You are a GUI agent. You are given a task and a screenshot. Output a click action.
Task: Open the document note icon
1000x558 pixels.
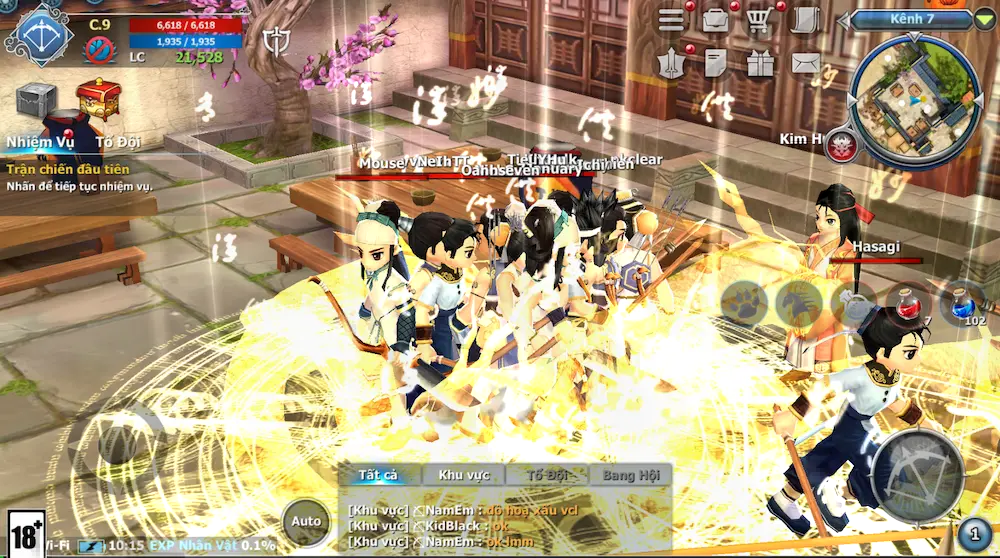[x=715, y=64]
